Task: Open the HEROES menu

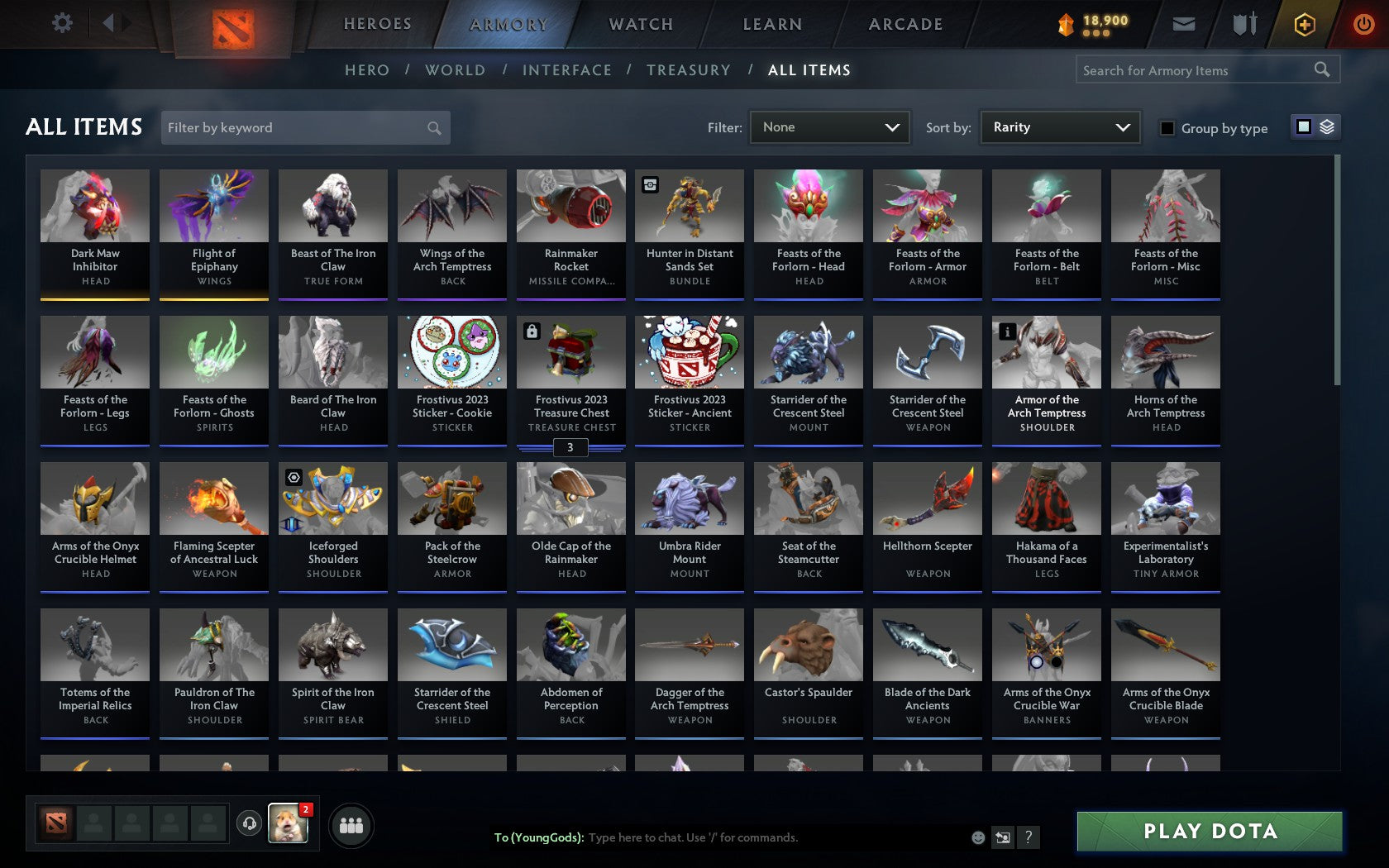Action: pyautogui.click(x=376, y=24)
